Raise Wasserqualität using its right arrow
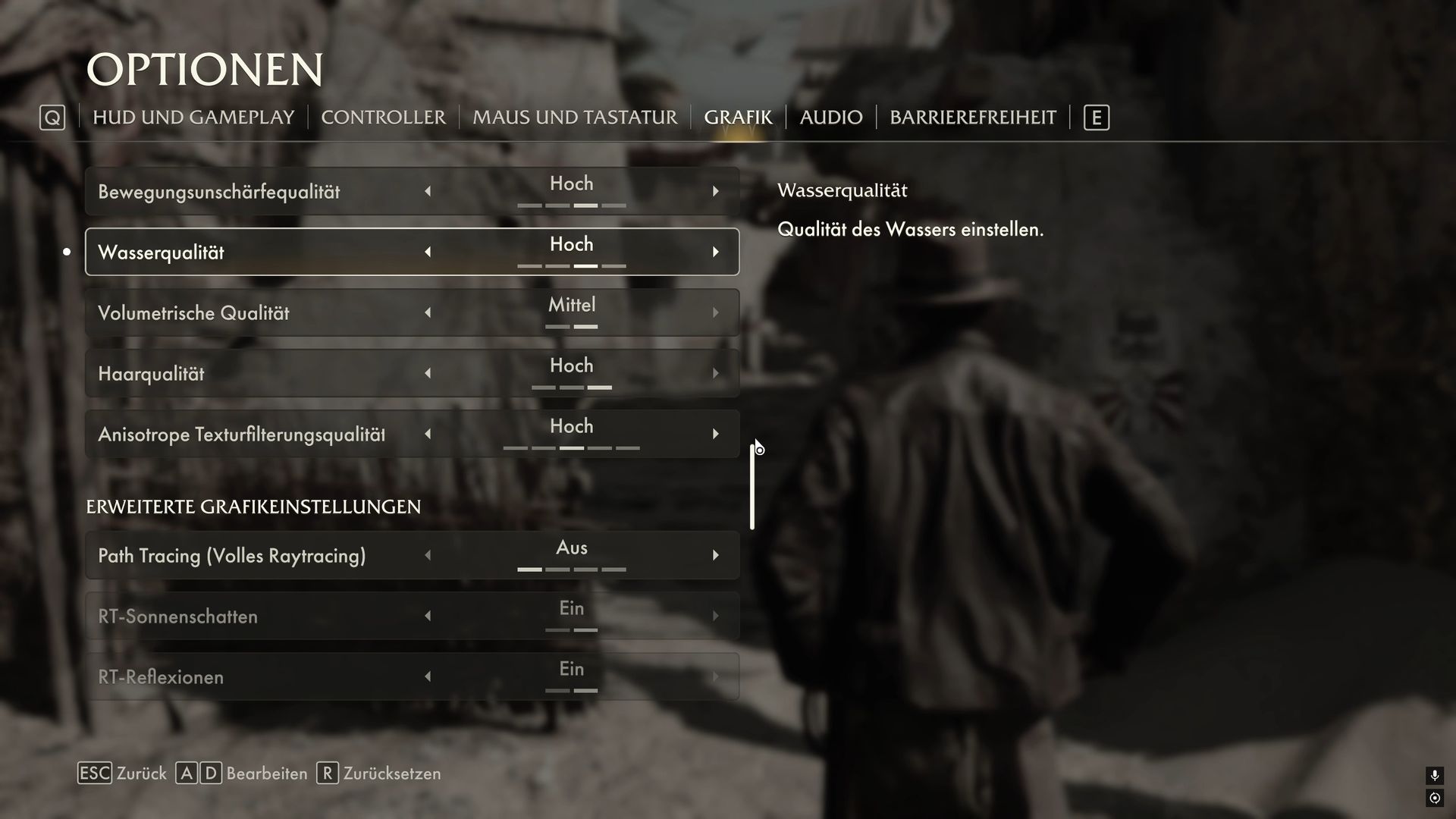The width and height of the screenshot is (1456, 819). pos(715,252)
